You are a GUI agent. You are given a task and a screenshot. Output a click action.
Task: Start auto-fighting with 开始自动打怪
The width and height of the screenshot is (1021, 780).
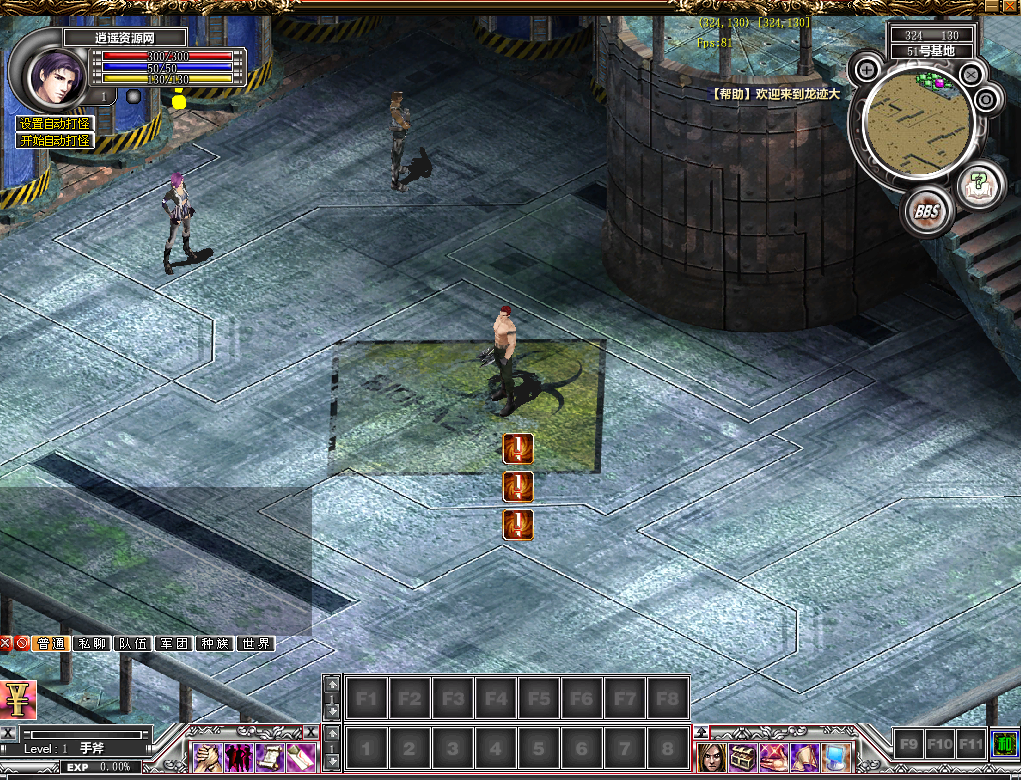click(54, 141)
